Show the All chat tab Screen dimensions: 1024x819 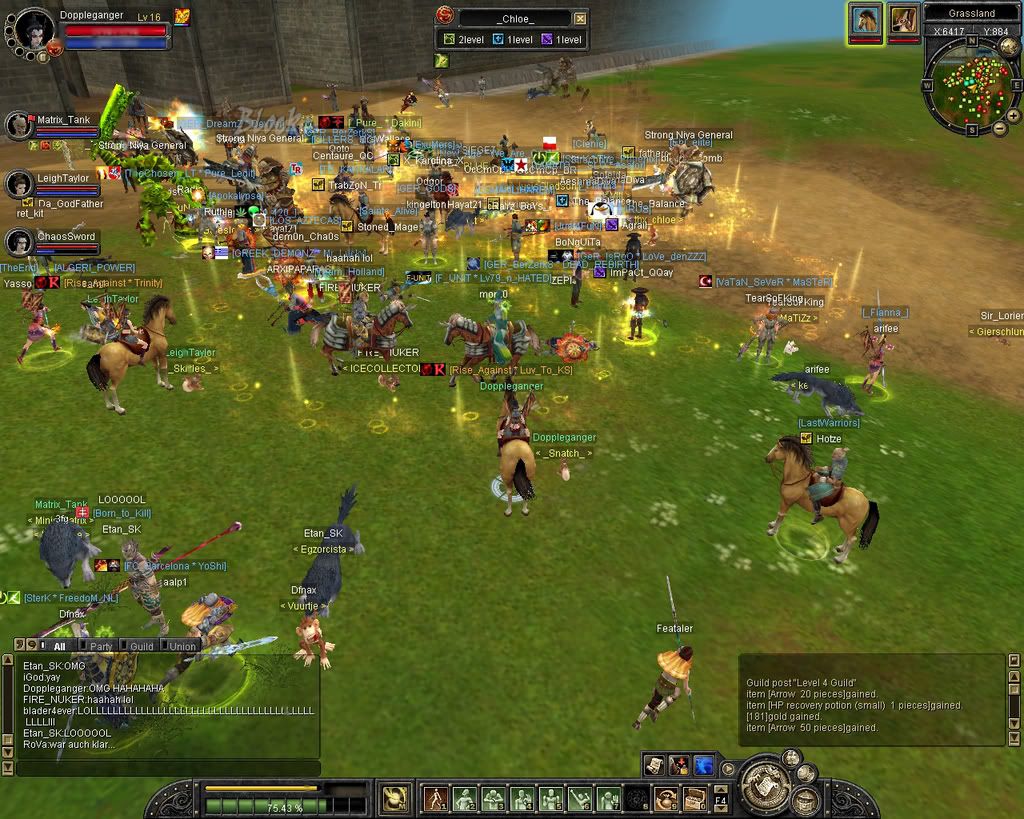pos(59,646)
